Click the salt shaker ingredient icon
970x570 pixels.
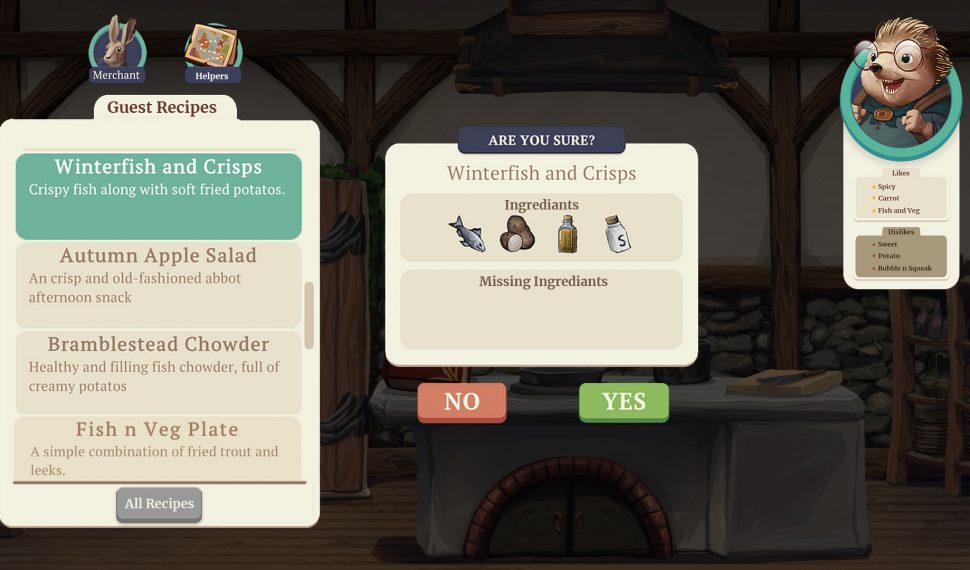pyautogui.click(x=617, y=235)
